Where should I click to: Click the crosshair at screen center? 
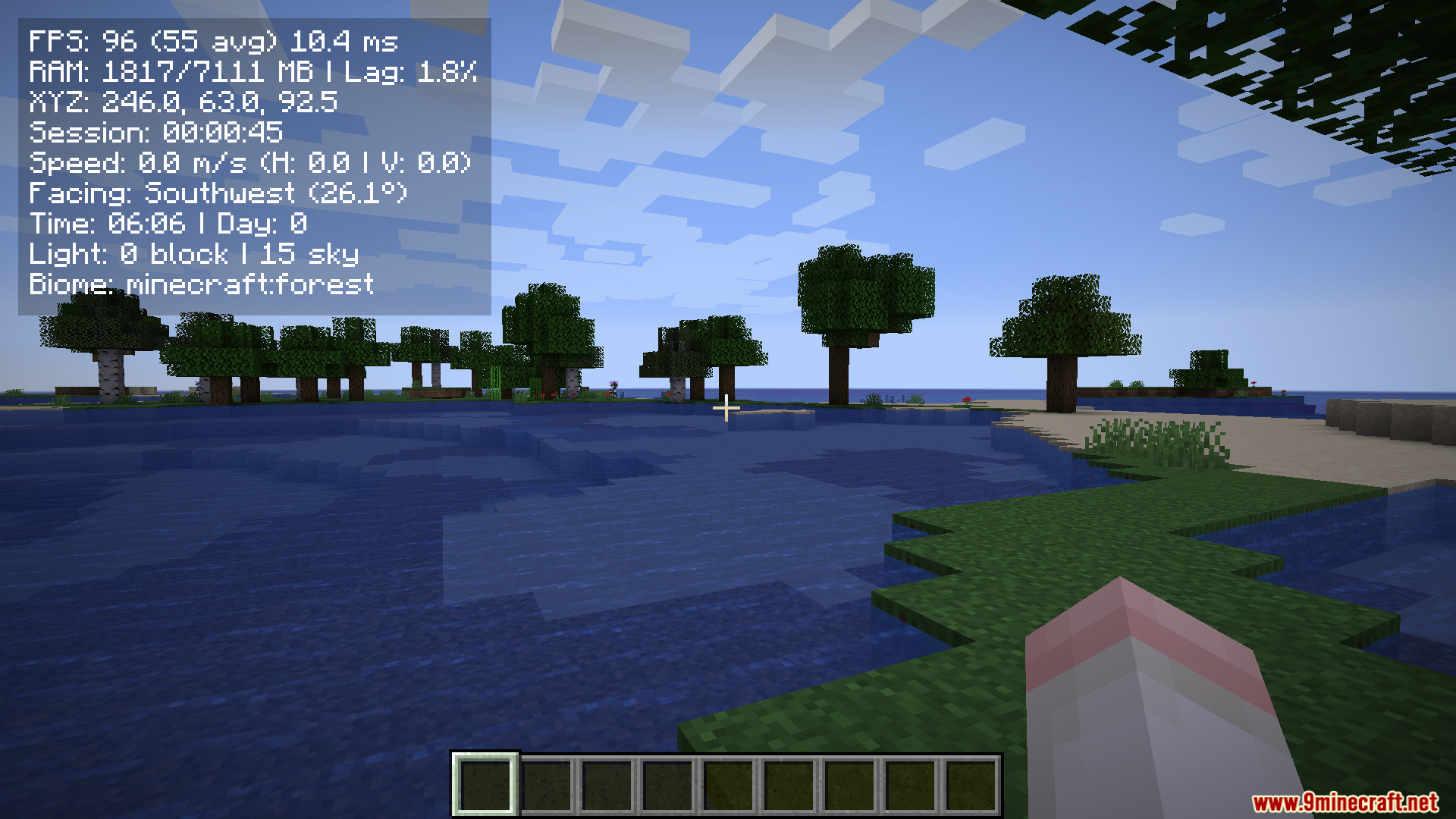(727, 409)
